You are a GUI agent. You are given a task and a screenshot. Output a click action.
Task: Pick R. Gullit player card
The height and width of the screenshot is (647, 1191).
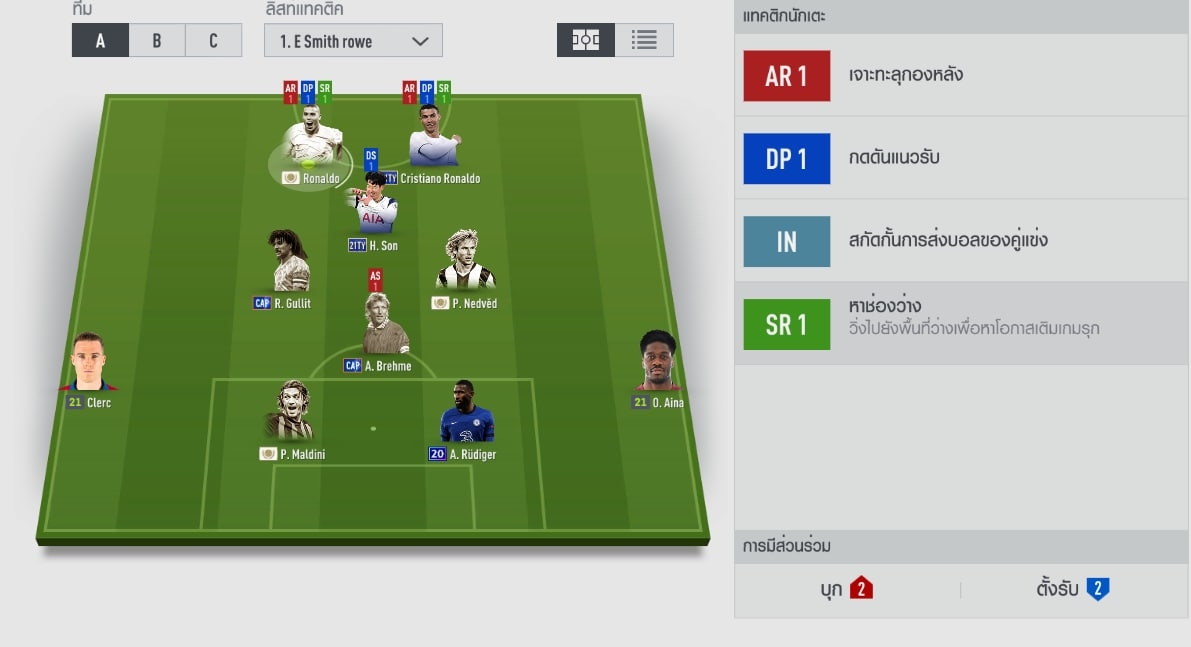point(289,265)
